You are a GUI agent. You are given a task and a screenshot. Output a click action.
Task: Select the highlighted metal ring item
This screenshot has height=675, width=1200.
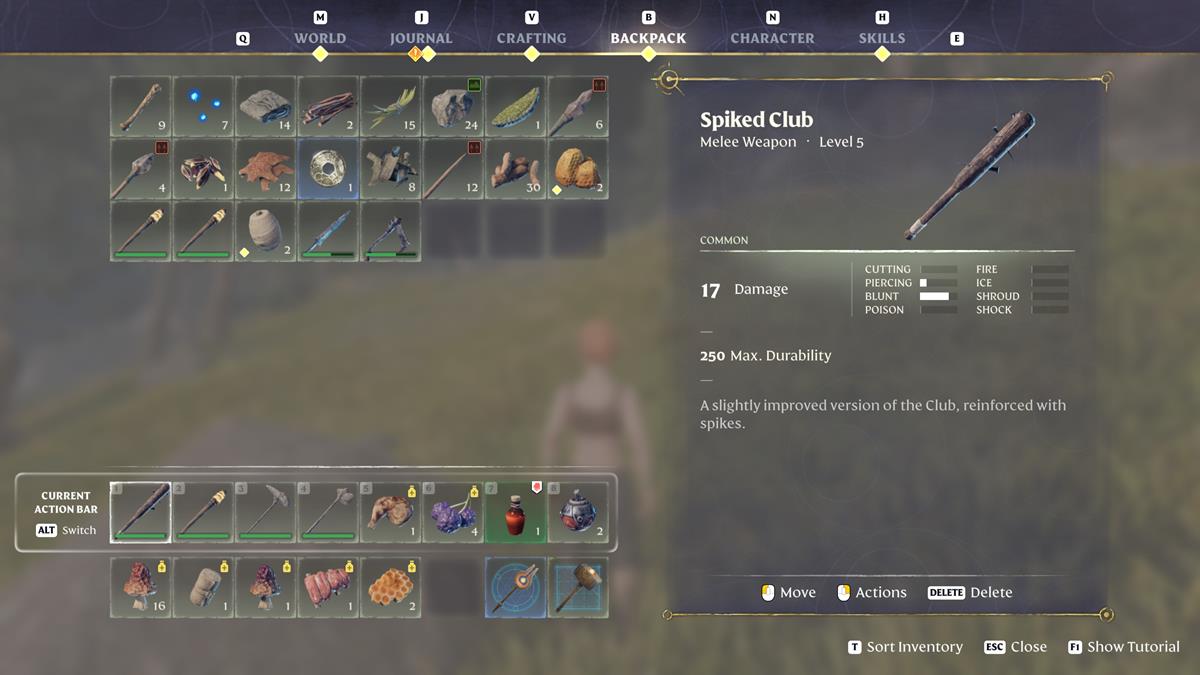(328, 169)
